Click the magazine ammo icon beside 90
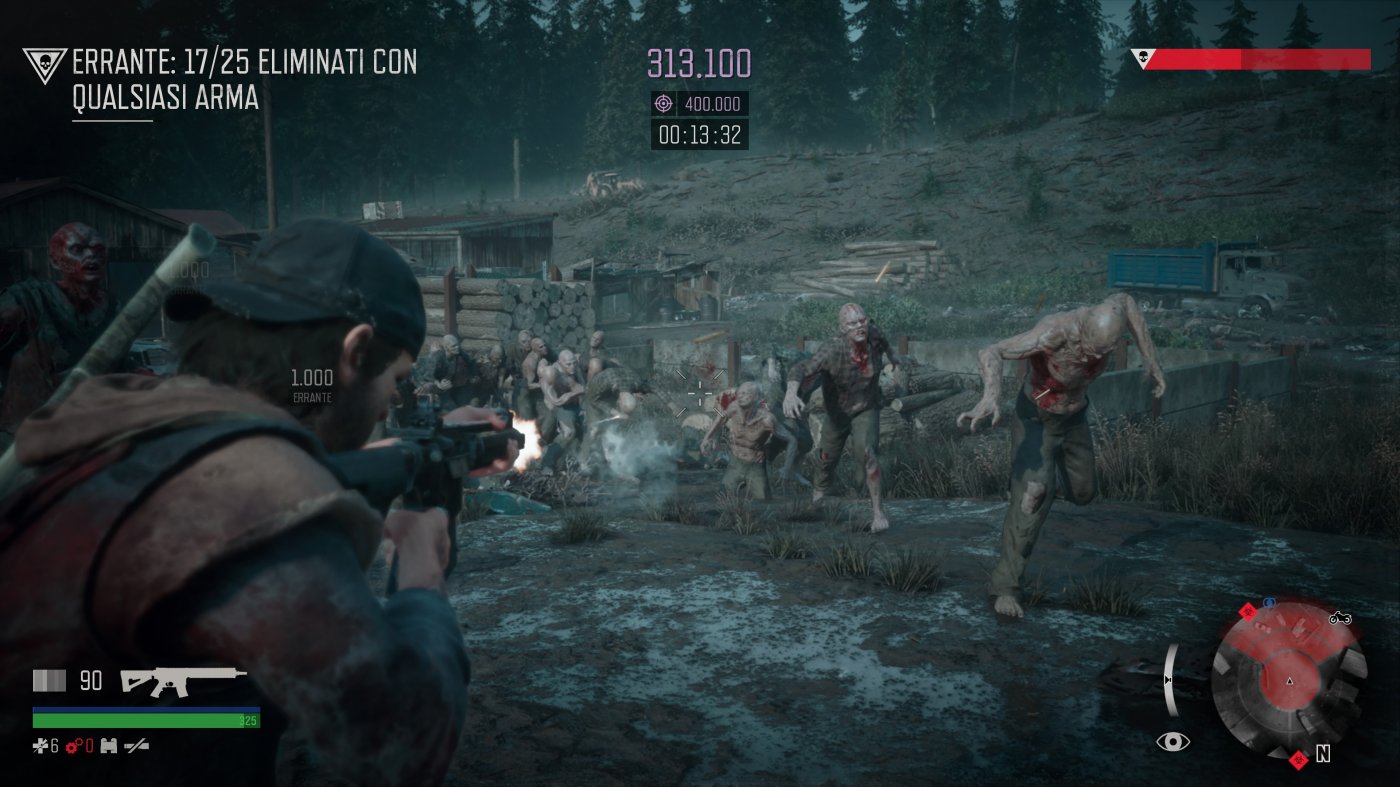The width and height of the screenshot is (1400, 787). [48, 680]
